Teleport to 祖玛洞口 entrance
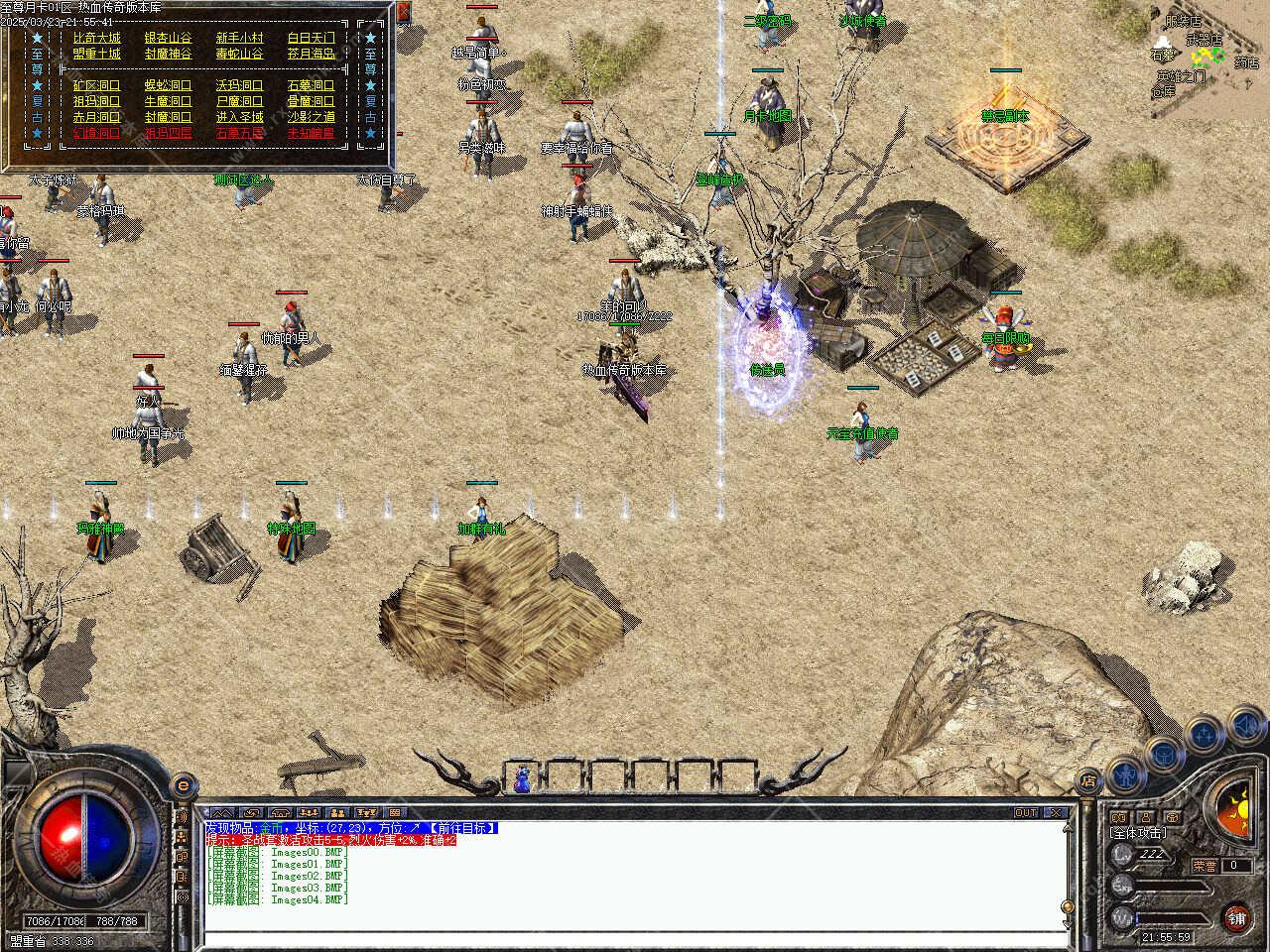The width and height of the screenshot is (1270, 952). (96, 101)
